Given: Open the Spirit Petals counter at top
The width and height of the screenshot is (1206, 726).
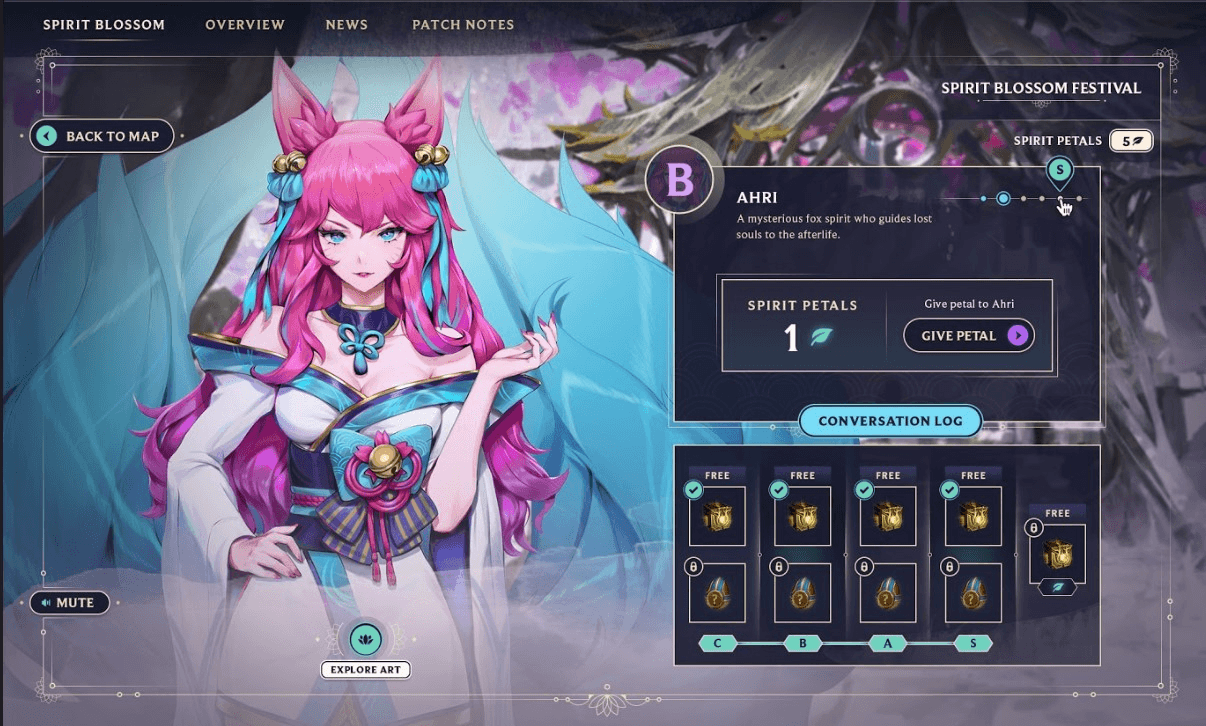Looking at the screenshot, I should pyautogui.click(x=1130, y=141).
